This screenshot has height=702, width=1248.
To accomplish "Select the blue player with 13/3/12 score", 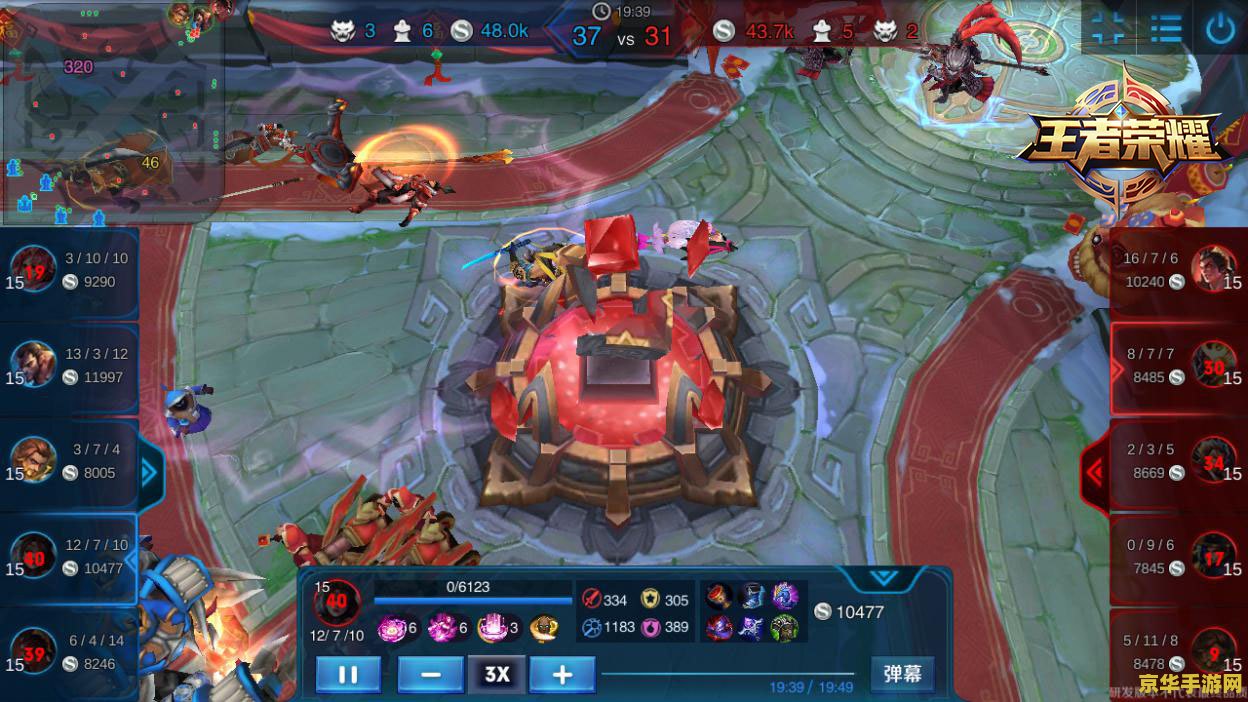I will [x=68, y=366].
